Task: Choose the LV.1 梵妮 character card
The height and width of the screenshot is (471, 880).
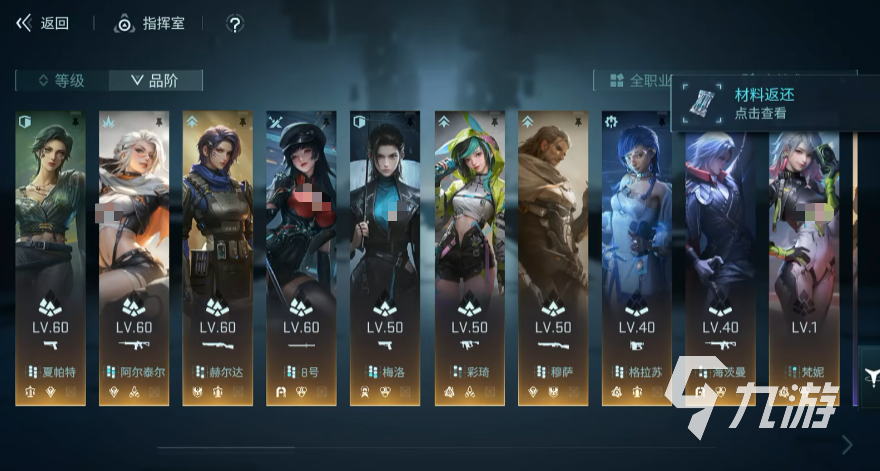Action: (804, 258)
